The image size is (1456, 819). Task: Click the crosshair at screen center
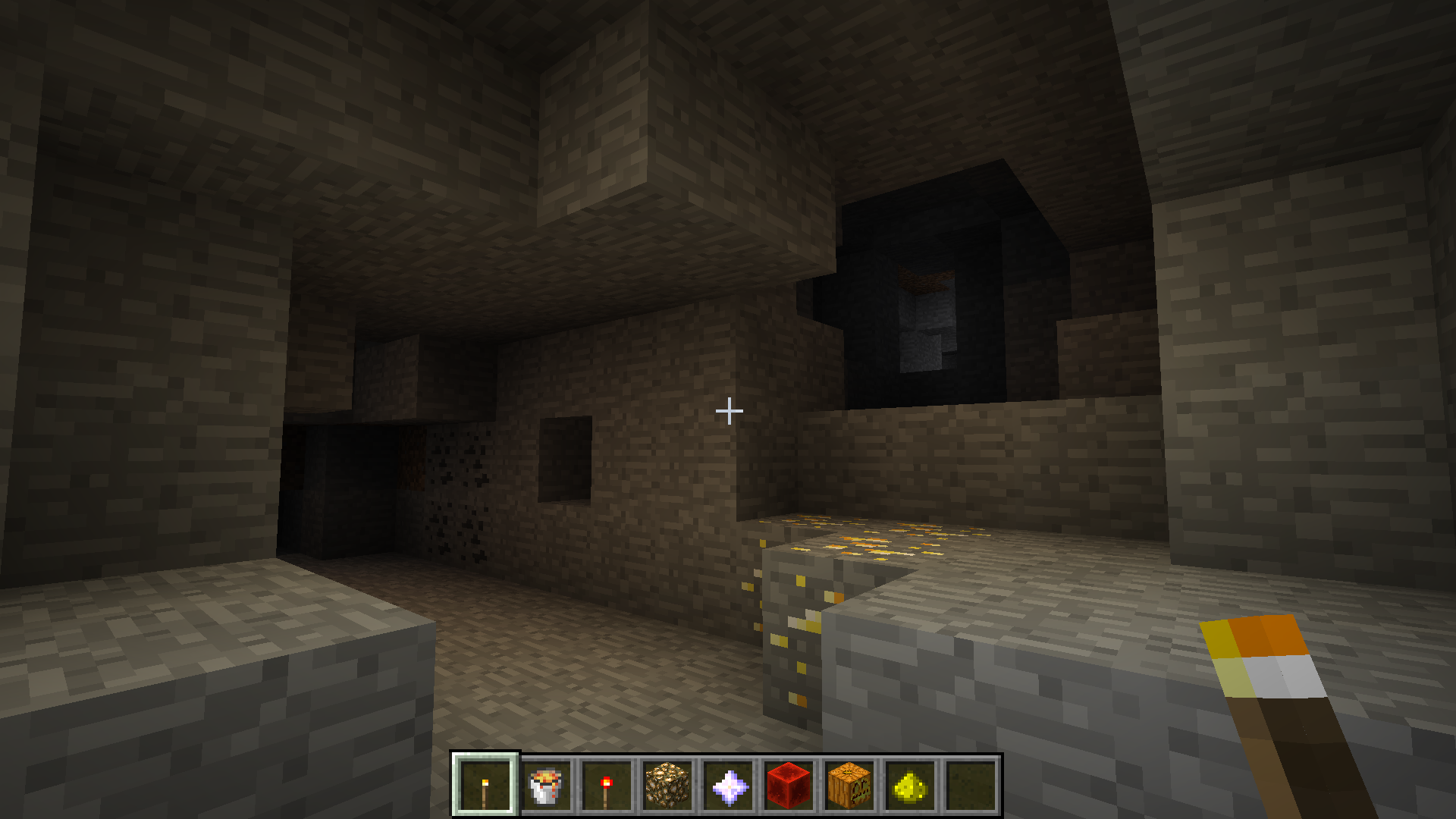(729, 410)
